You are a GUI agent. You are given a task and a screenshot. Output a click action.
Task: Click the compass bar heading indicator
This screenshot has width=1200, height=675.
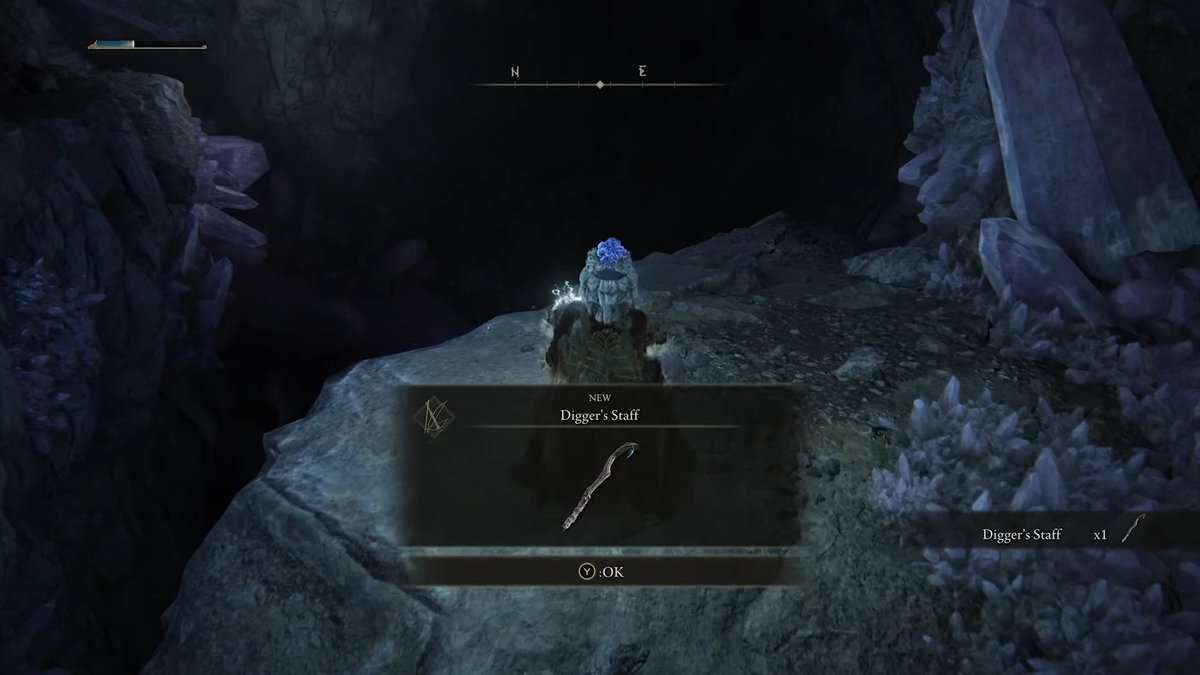pos(600,85)
